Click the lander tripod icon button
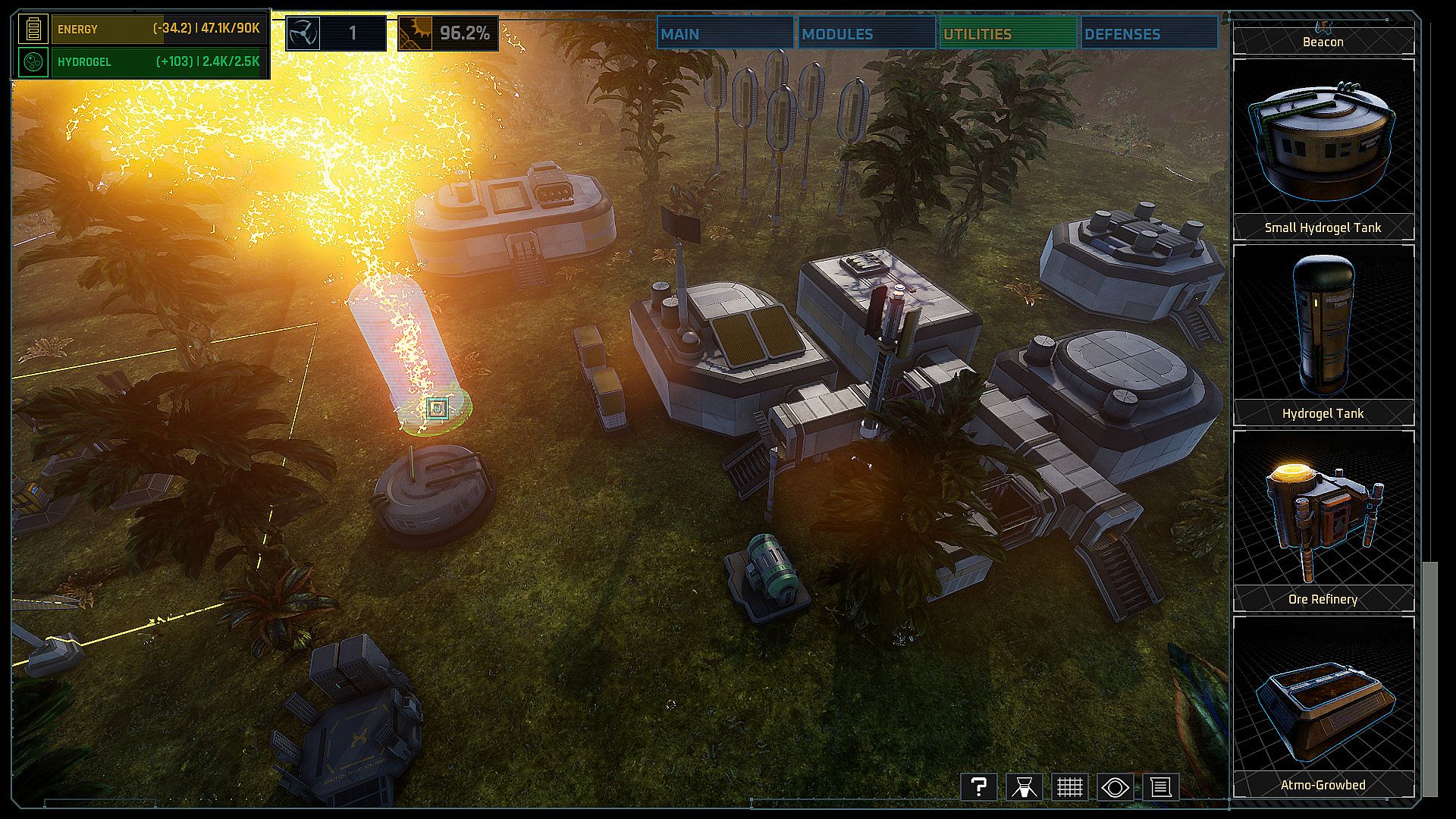This screenshot has height=819, width=1456. (x=1024, y=787)
